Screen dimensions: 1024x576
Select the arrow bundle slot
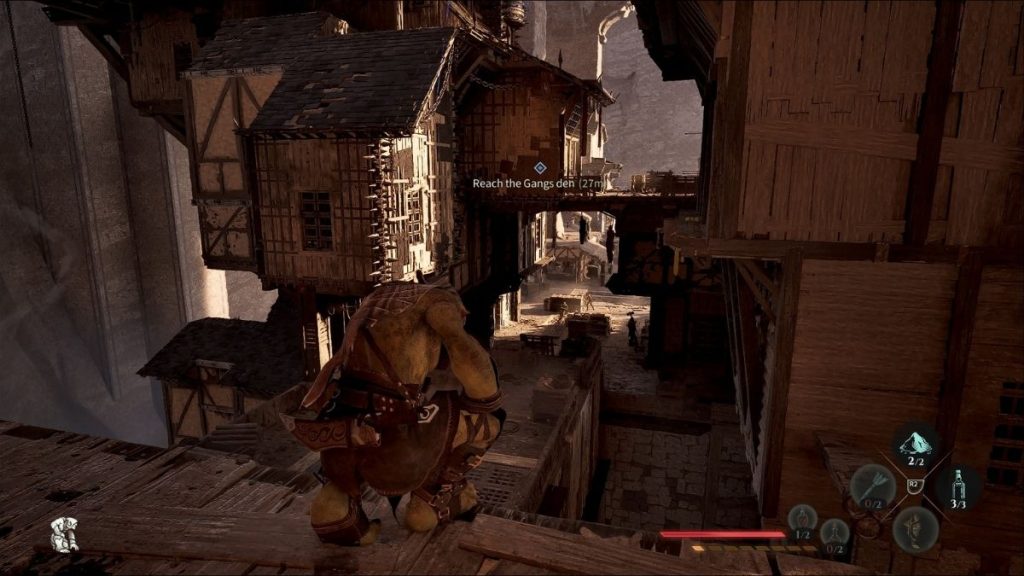pyautogui.click(x=872, y=487)
